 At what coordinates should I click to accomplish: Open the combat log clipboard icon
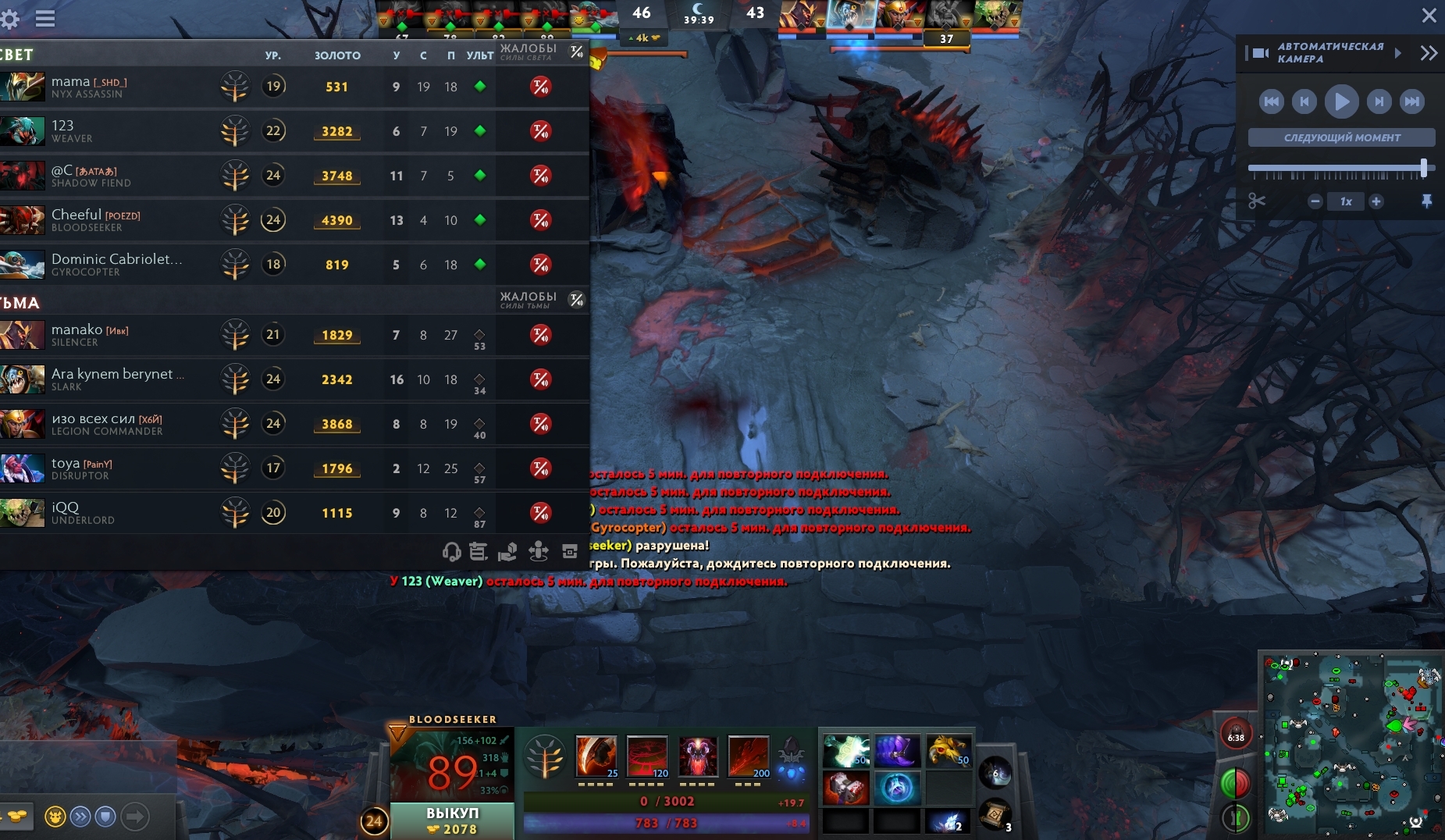click(479, 553)
